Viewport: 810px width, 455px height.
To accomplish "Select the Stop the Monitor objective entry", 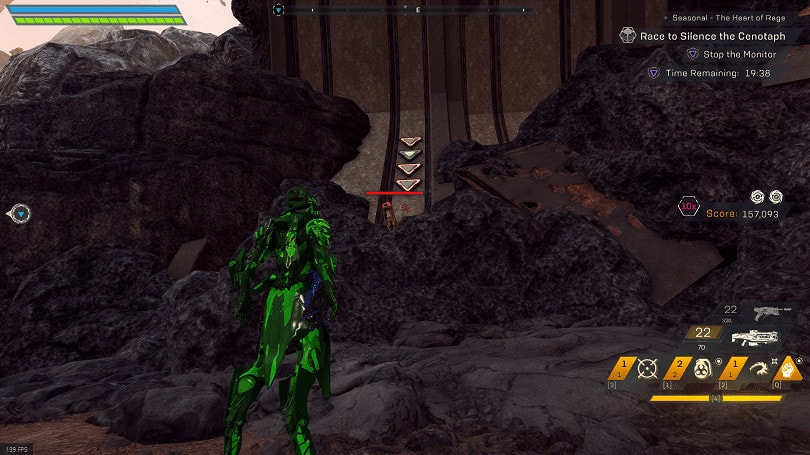I will (x=738, y=54).
